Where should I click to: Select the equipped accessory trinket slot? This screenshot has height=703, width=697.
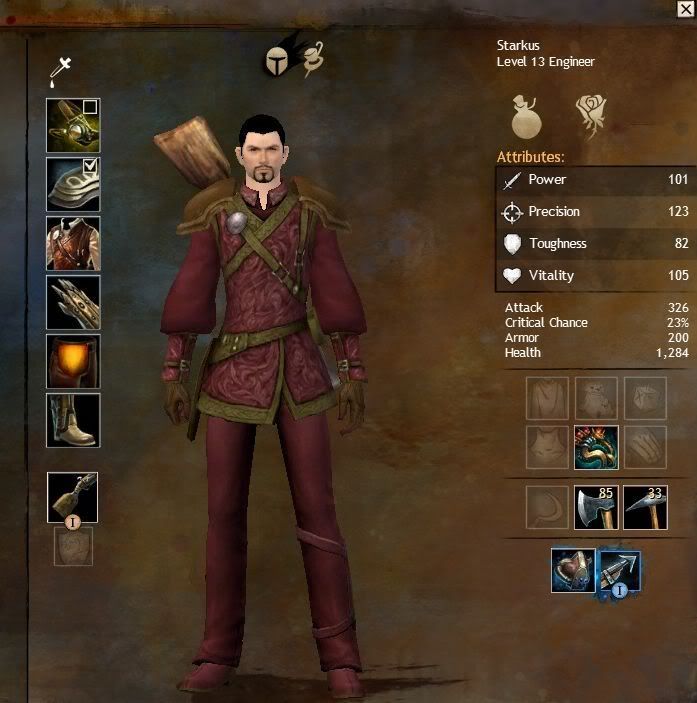tap(596, 447)
